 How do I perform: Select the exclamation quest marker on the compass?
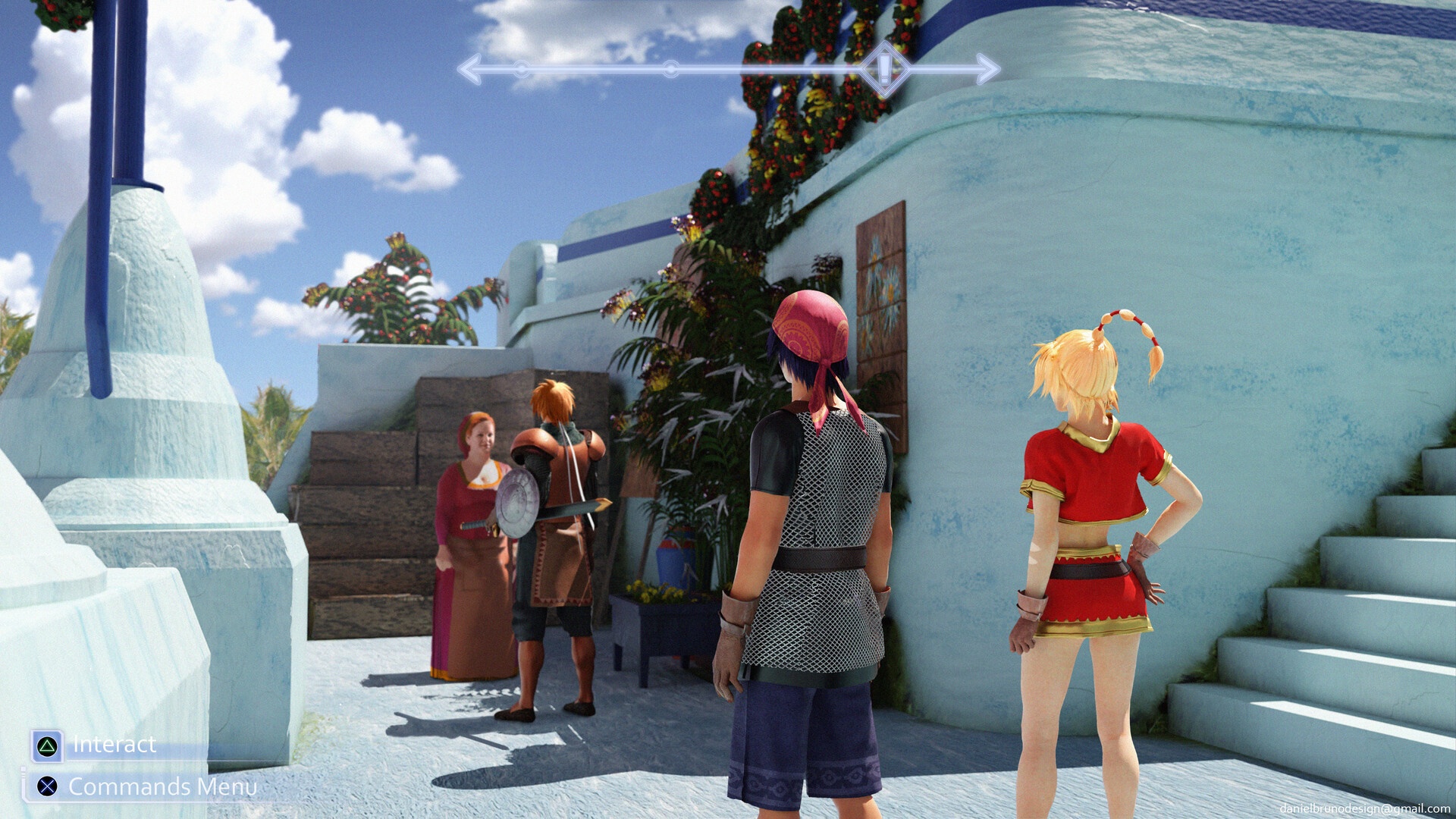pyautogui.click(x=884, y=69)
